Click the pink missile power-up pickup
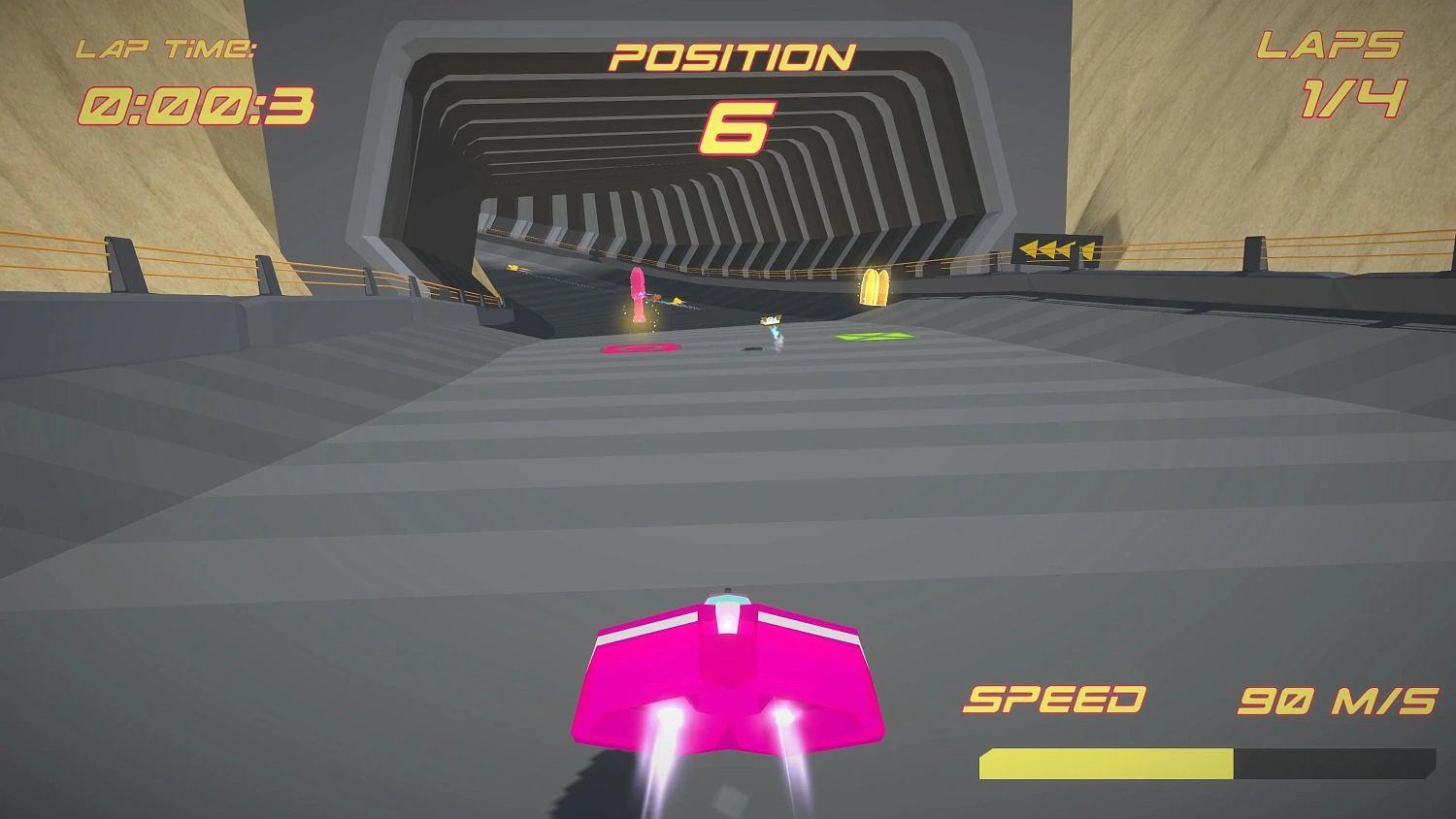The height and width of the screenshot is (819, 1456). (636, 291)
